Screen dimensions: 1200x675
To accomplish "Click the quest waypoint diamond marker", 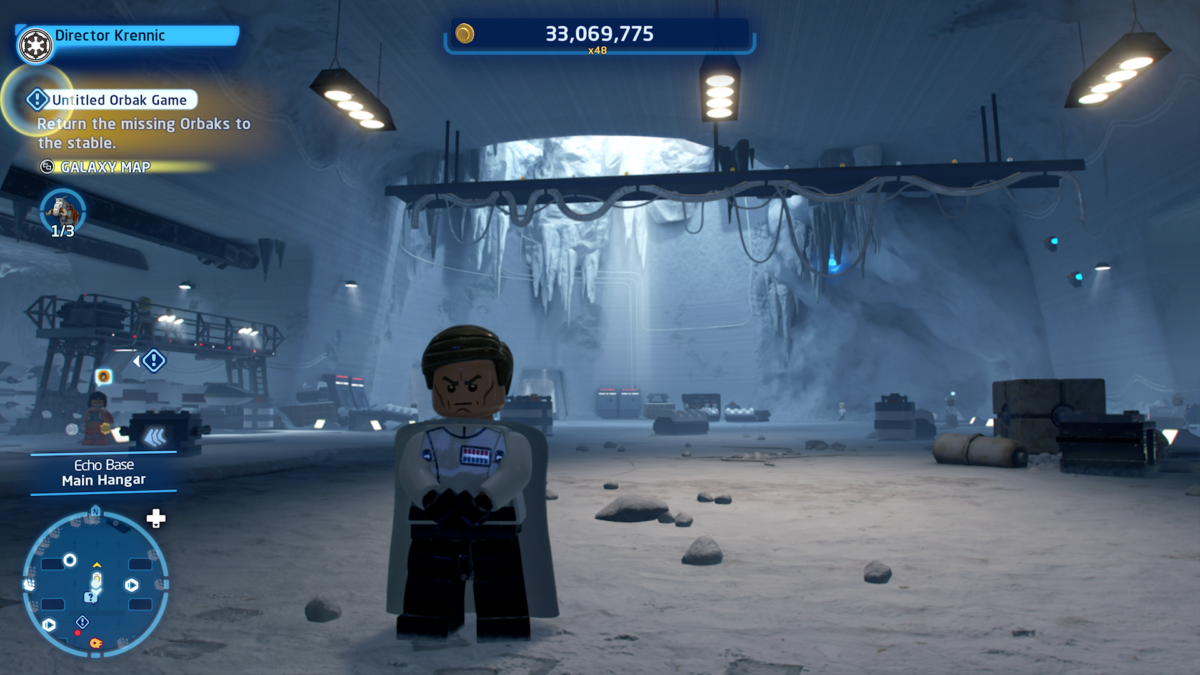I will point(153,360).
